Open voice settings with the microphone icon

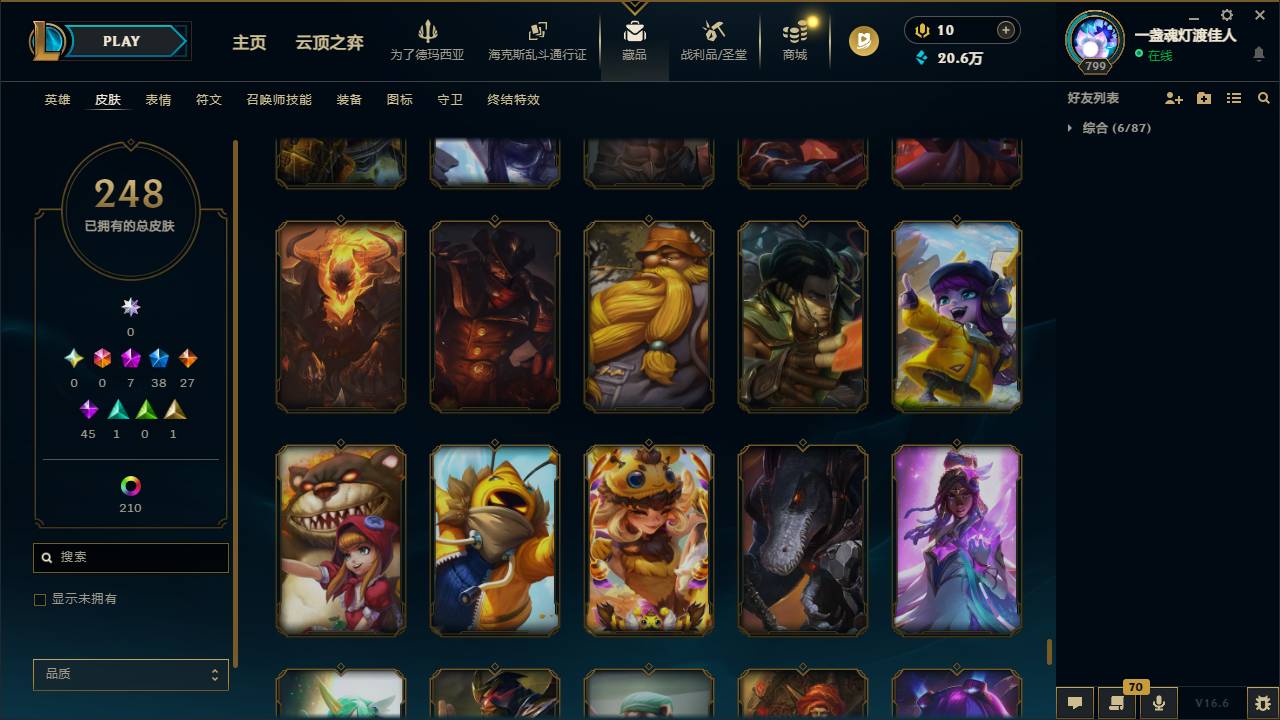click(1158, 703)
